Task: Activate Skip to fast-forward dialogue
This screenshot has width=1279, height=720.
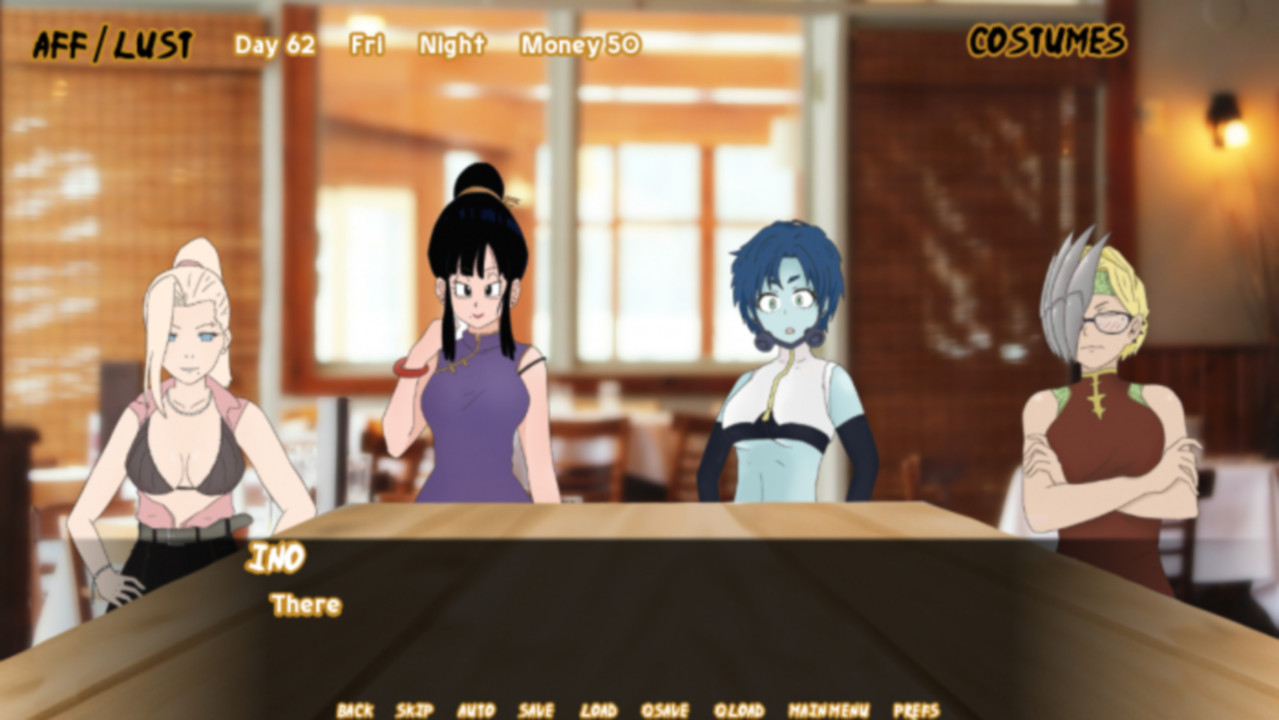Action: coord(414,710)
